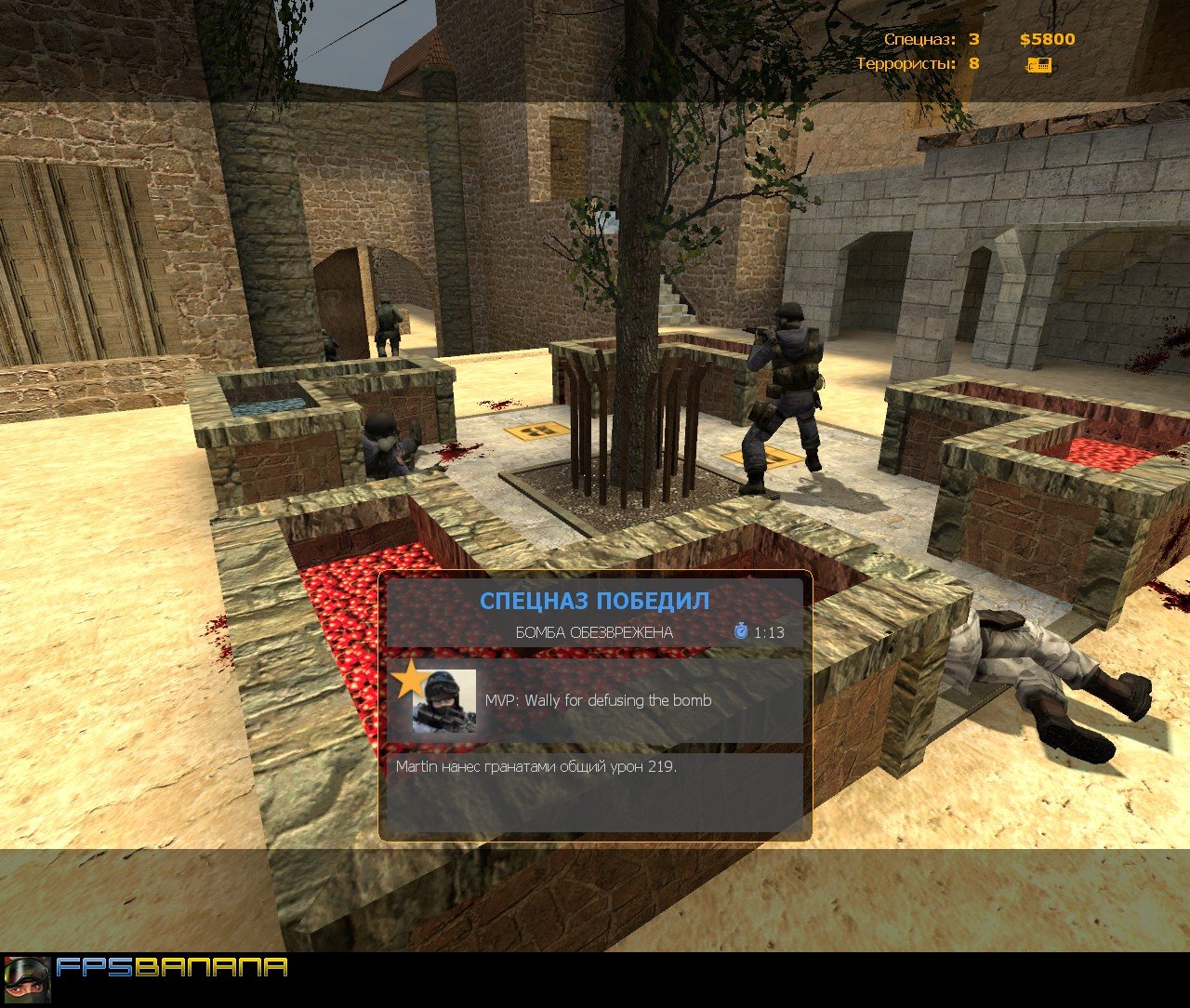Click the defuse kit icon on the HUD
The width and height of the screenshot is (1190, 1008).
[1040, 66]
